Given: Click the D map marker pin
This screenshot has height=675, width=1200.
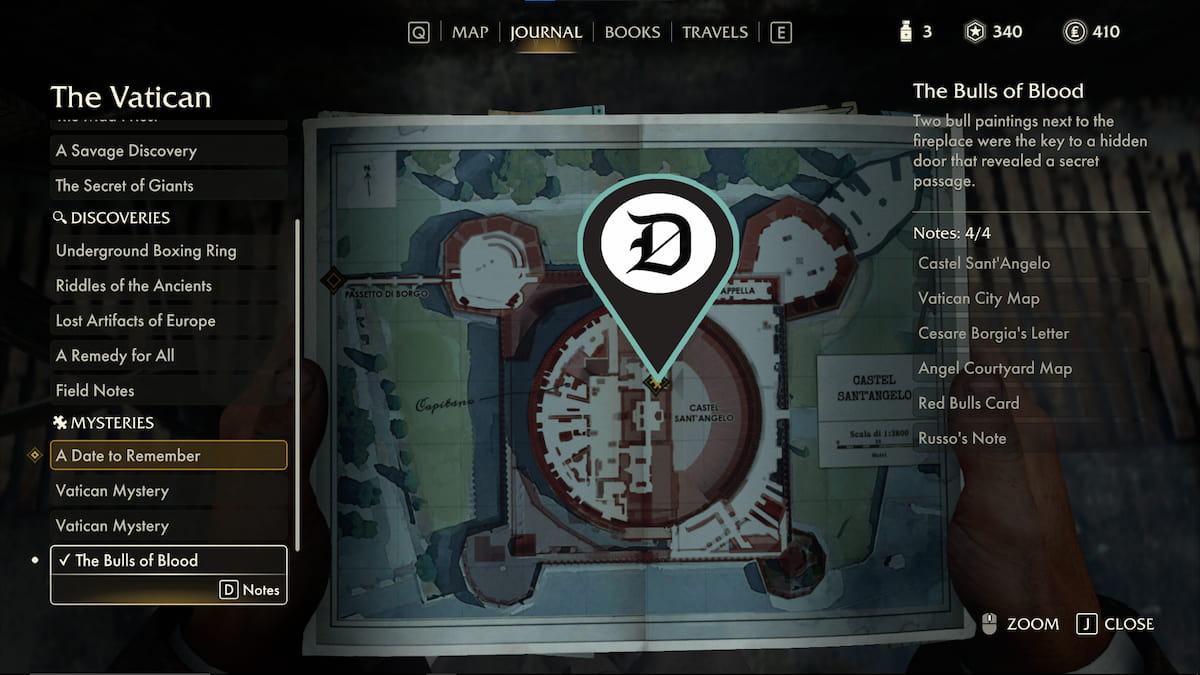Looking at the screenshot, I should click(x=657, y=249).
